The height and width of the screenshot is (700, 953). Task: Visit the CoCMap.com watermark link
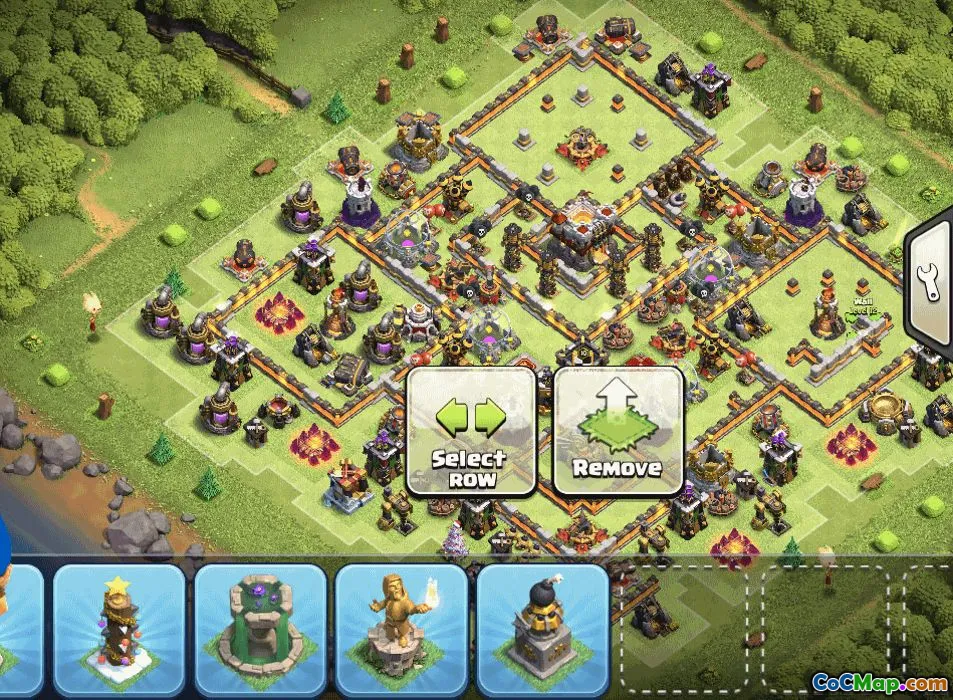(878, 684)
